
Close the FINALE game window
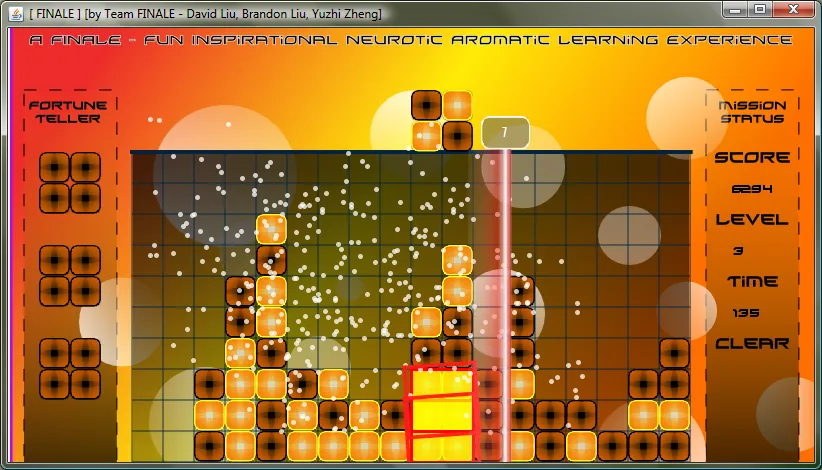point(794,10)
